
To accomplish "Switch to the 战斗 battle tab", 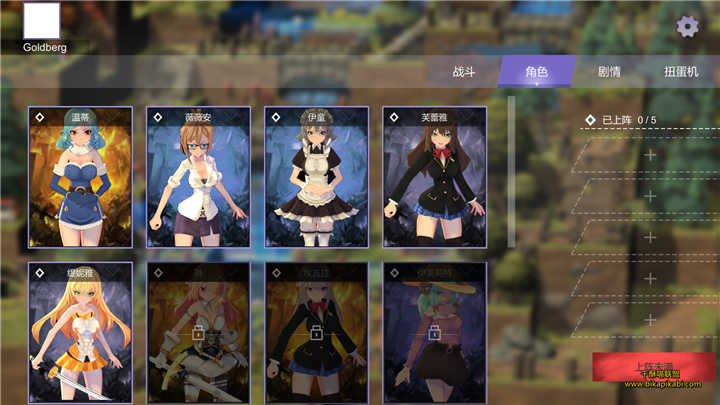I will pyautogui.click(x=464, y=72).
